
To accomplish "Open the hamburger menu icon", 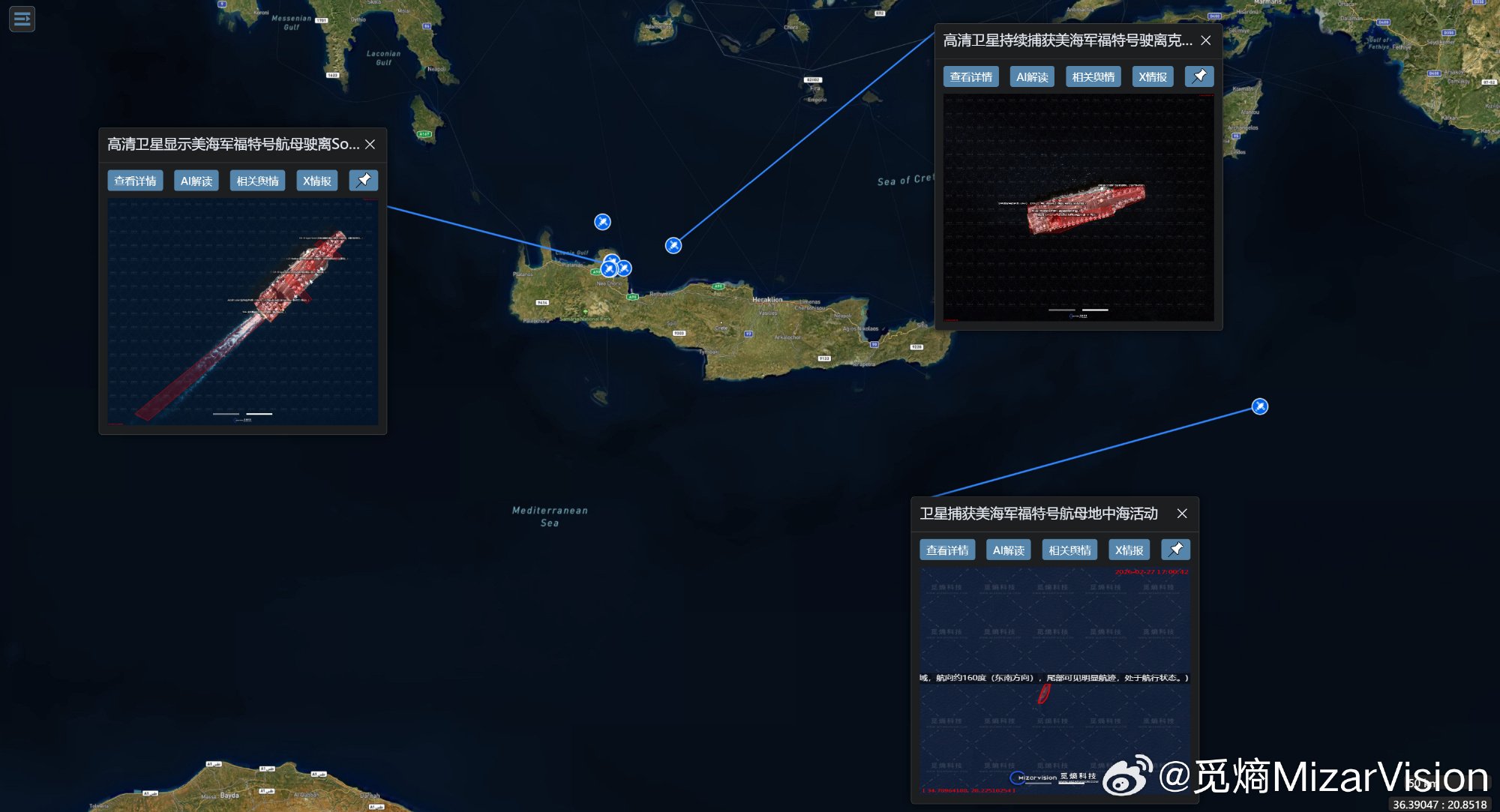I will coord(22,19).
